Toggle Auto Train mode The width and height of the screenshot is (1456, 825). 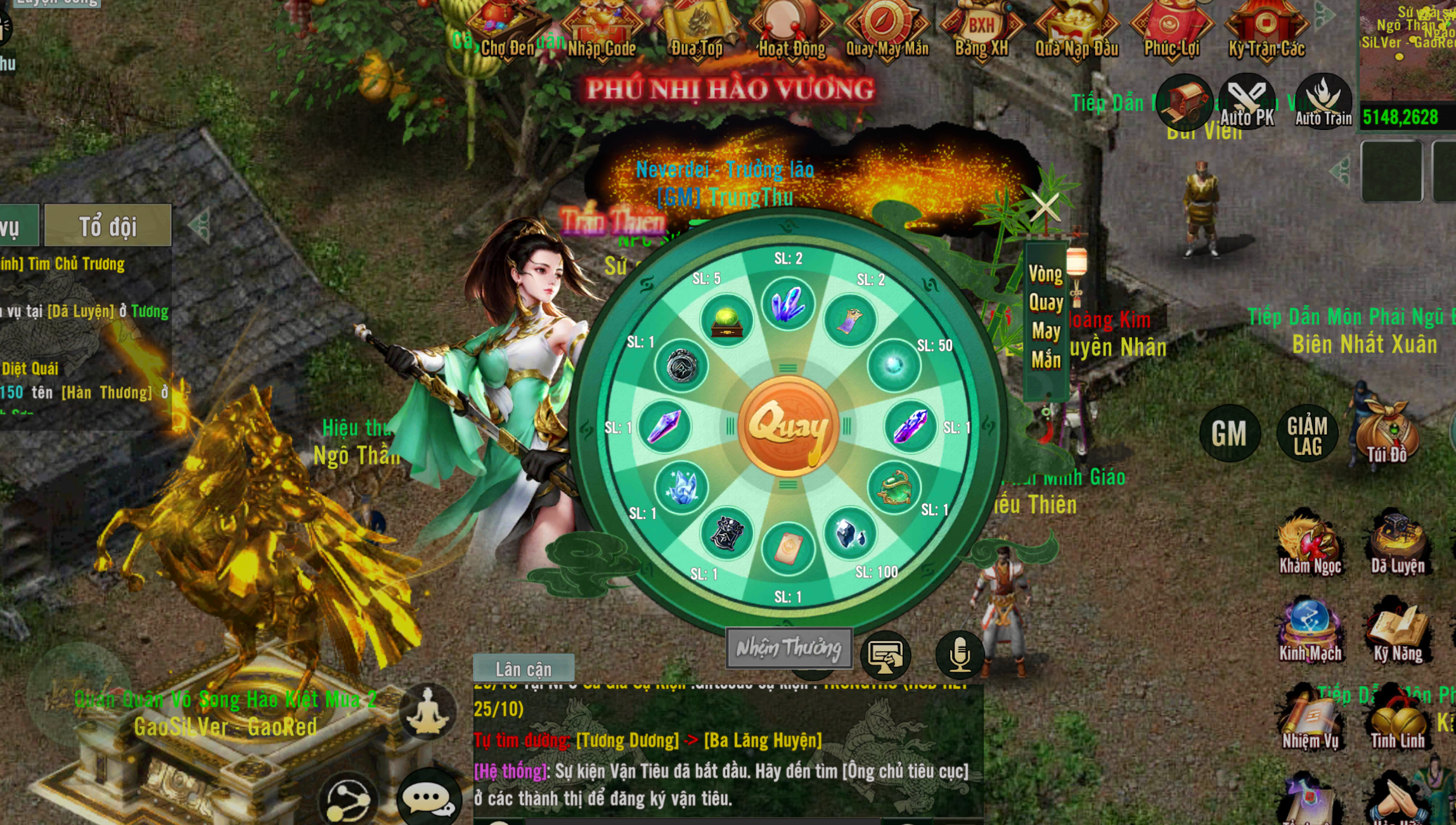(x=1323, y=101)
